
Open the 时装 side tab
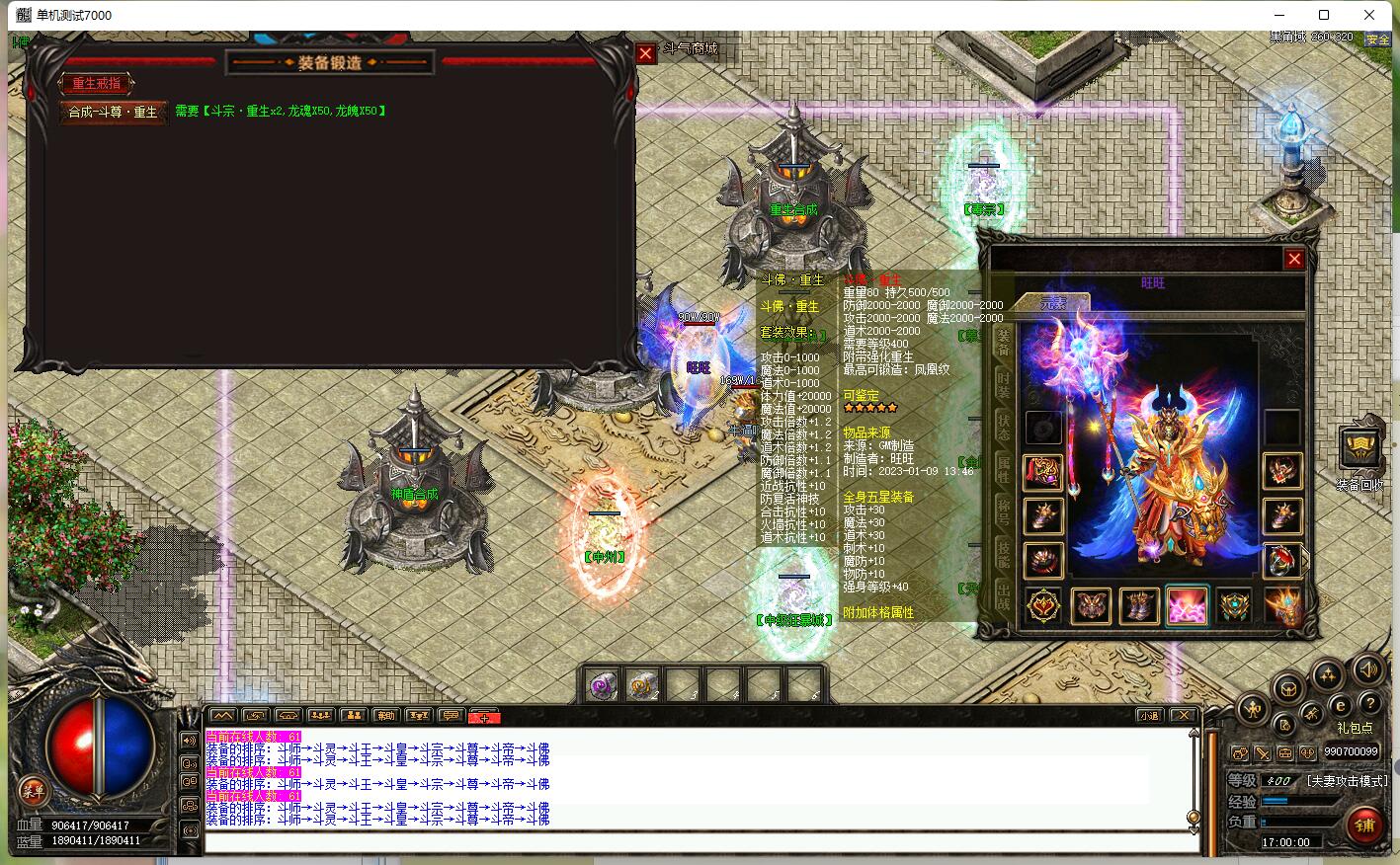coord(1002,384)
